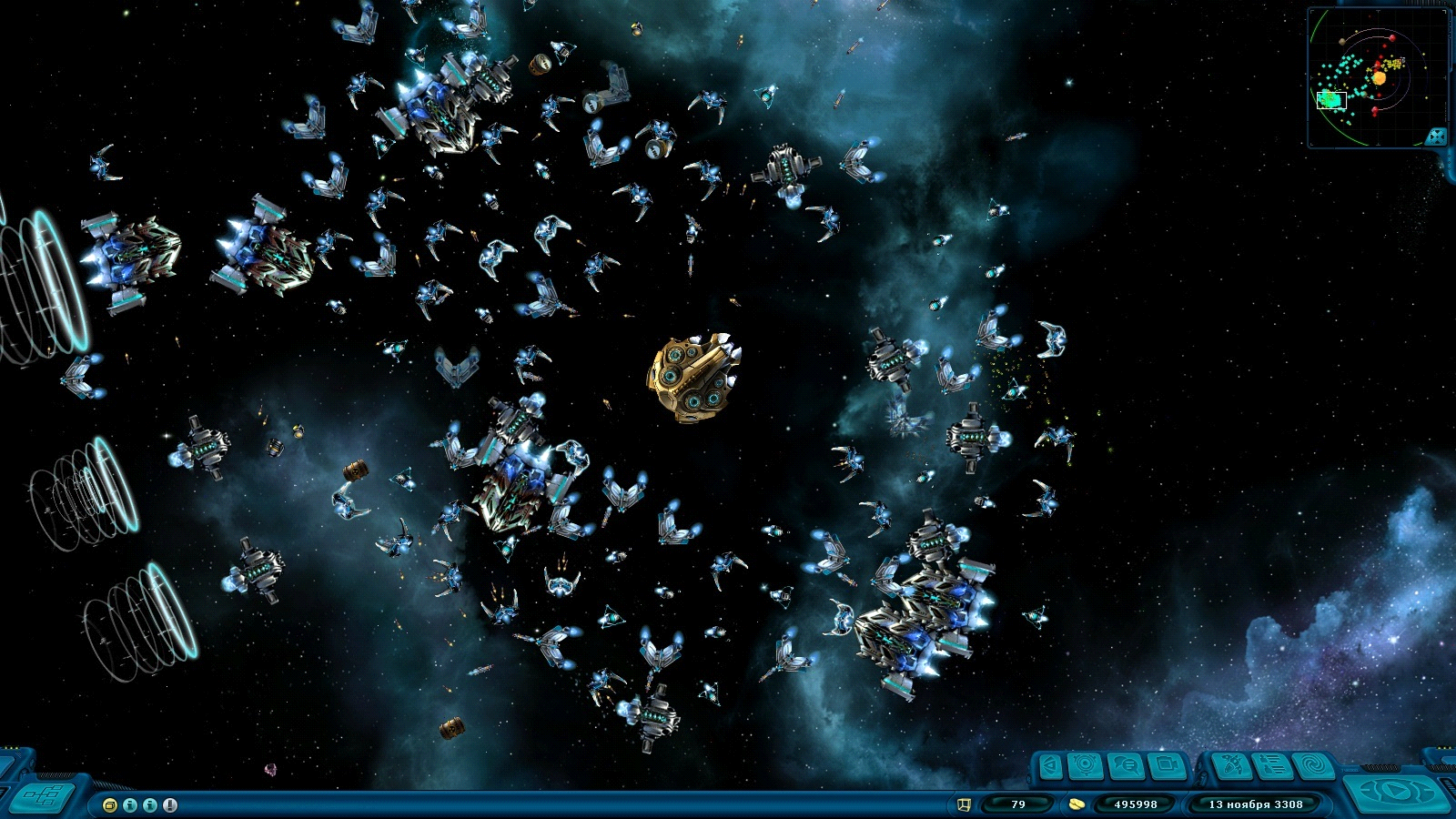Open the first teal info notification
1456x819 pixels.
(x=130, y=805)
